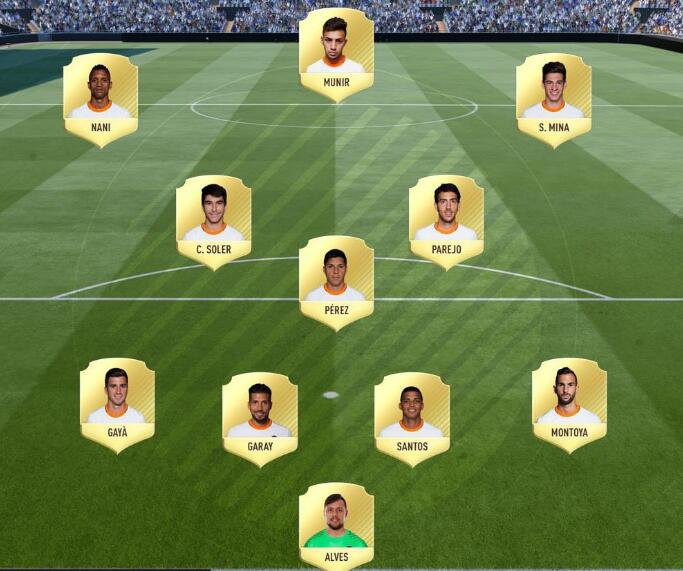Pick the Santos defender card
This screenshot has width=683, height=571.
(412, 418)
